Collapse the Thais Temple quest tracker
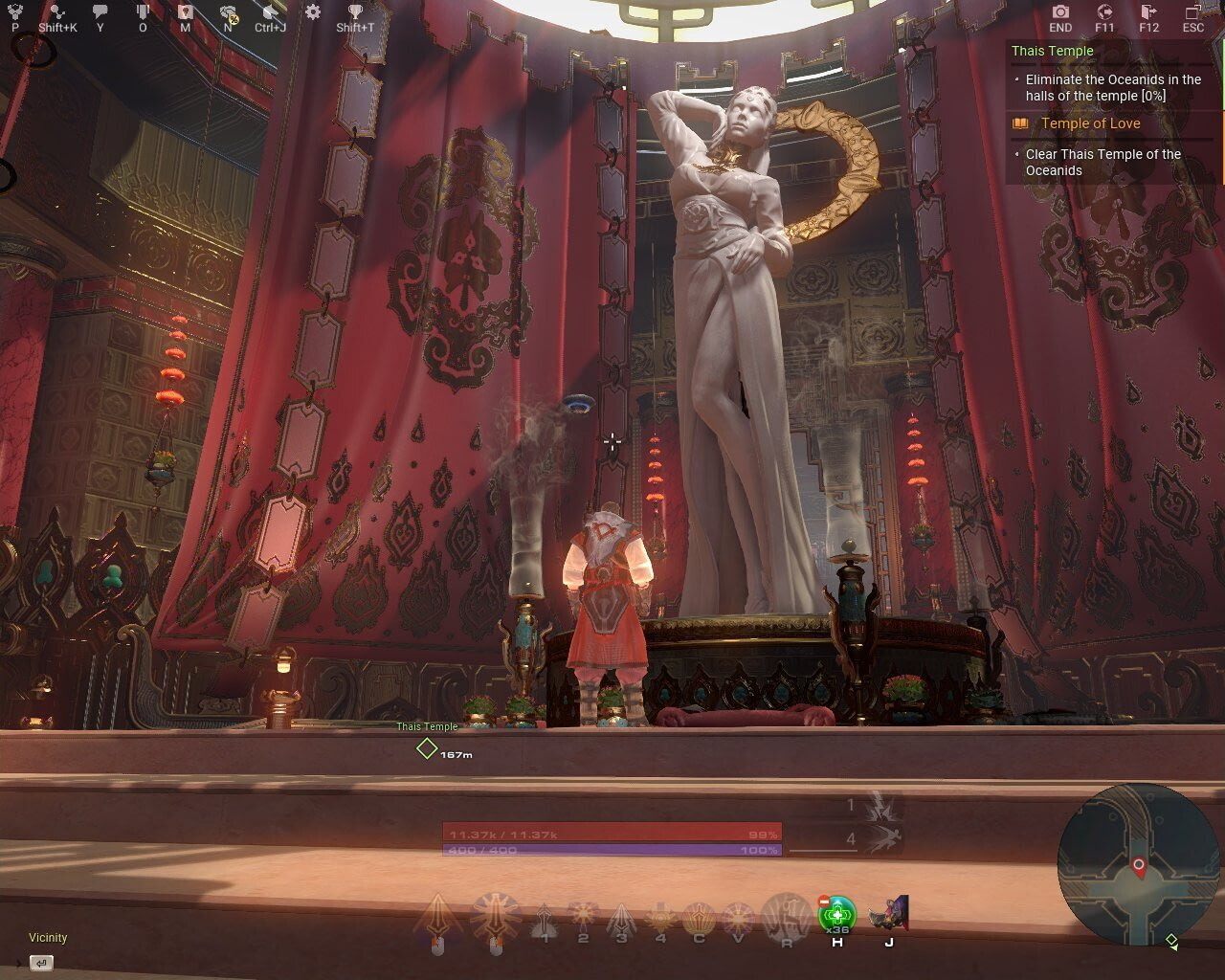1225x980 pixels. tap(1051, 50)
